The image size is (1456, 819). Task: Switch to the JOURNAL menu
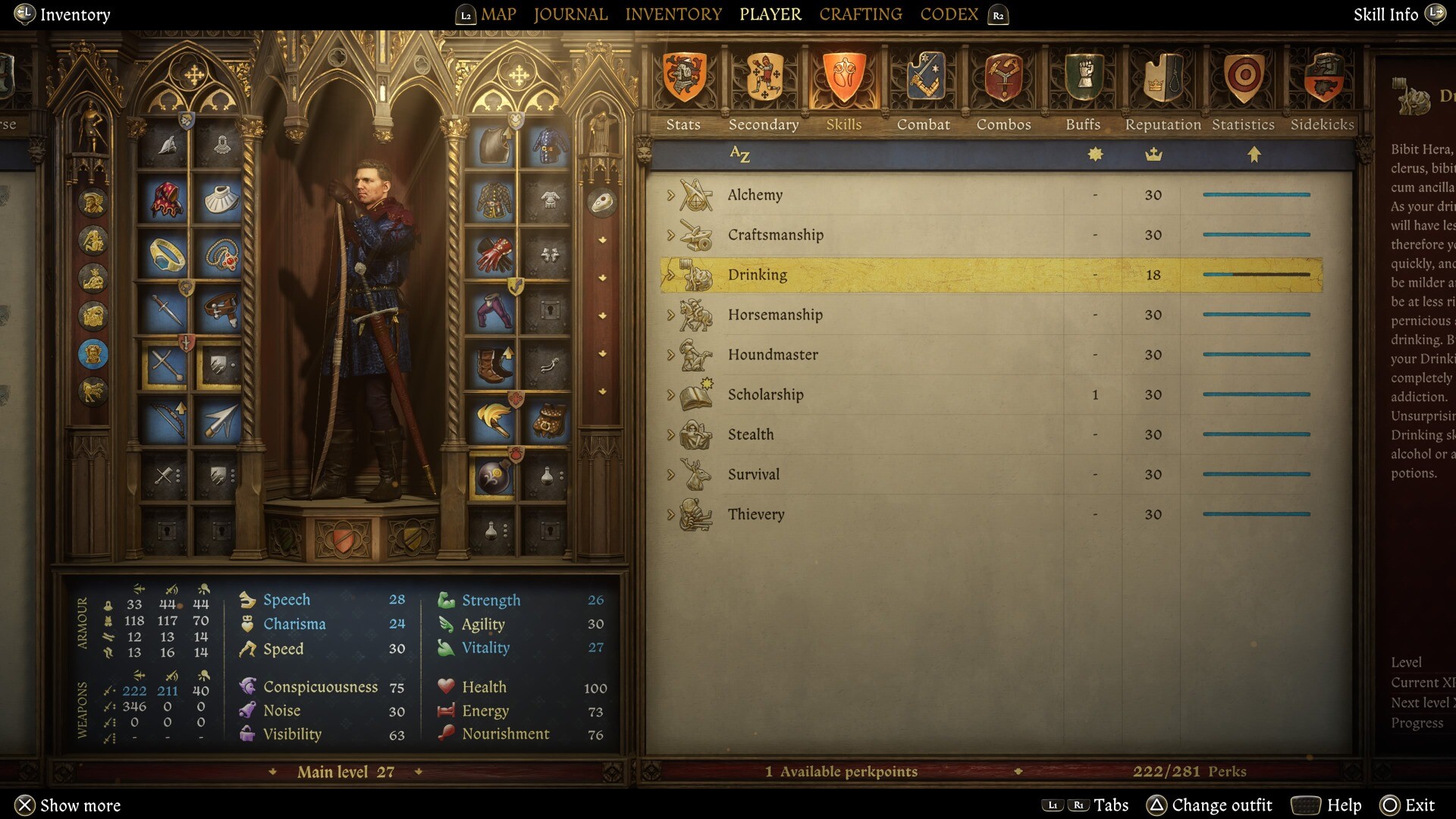coord(570,14)
